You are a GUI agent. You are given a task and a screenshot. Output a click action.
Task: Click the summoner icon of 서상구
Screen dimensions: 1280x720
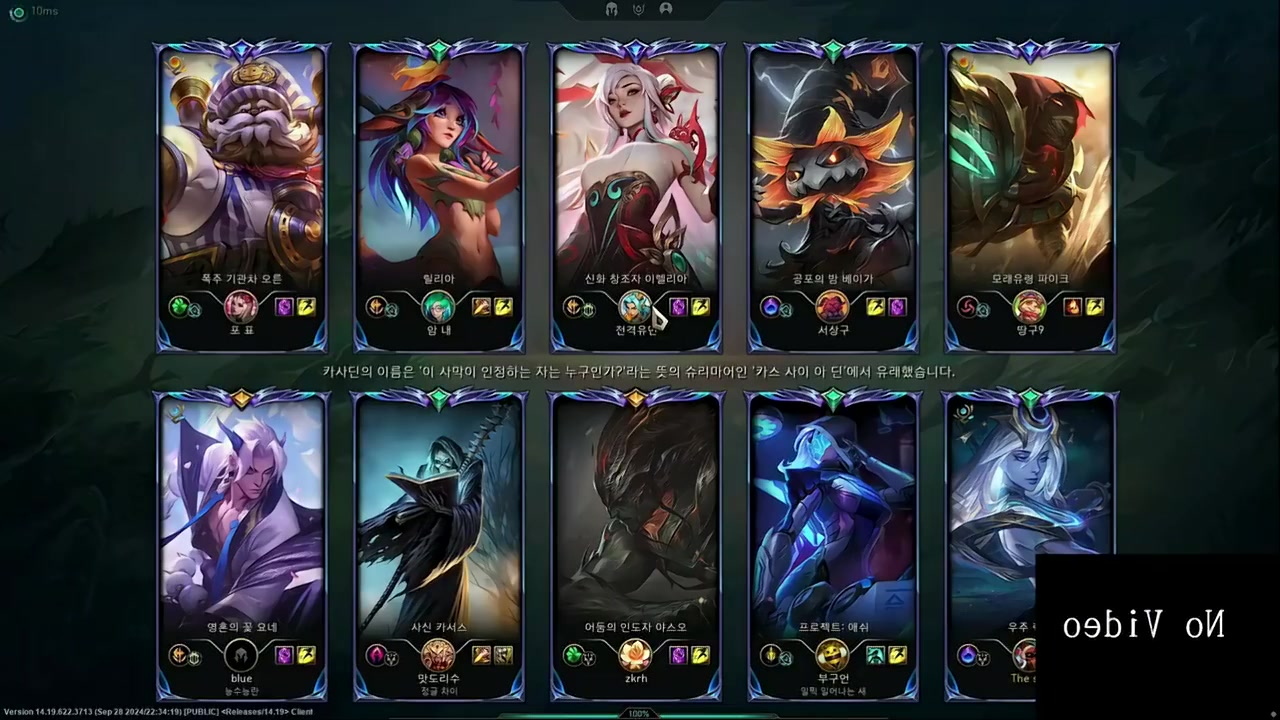point(832,306)
